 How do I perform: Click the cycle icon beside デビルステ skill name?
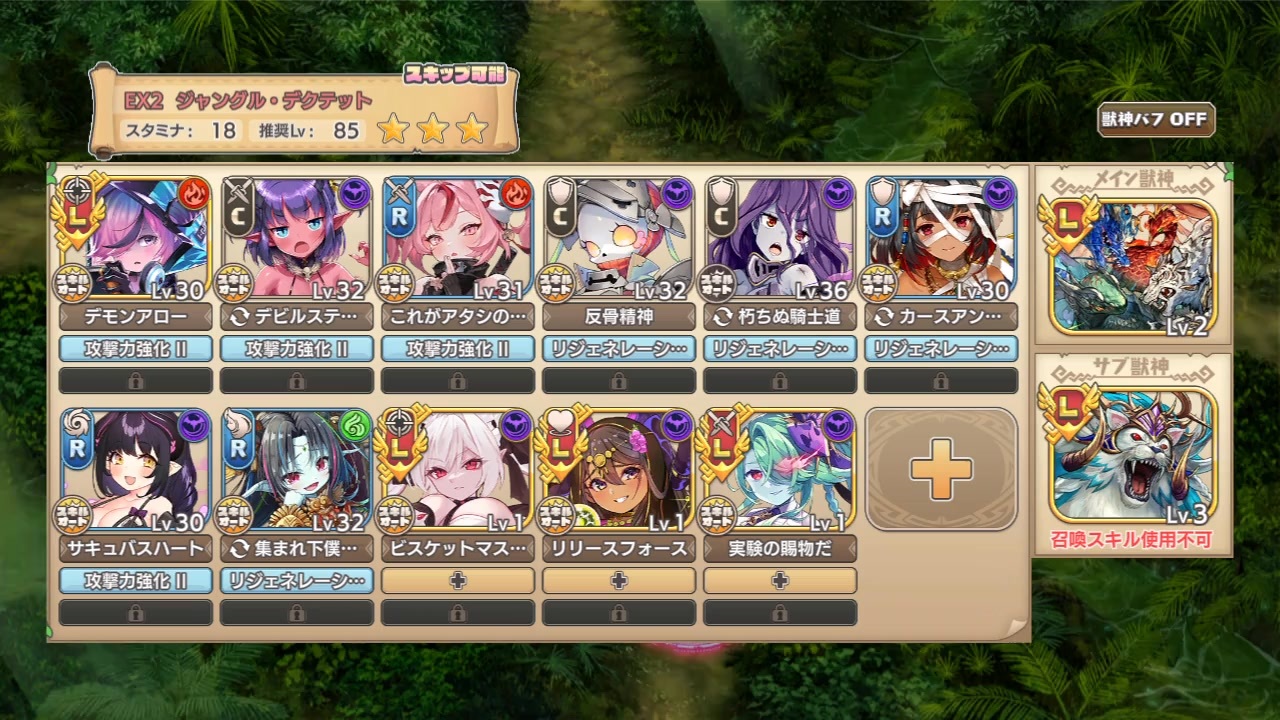[x=240, y=316]
